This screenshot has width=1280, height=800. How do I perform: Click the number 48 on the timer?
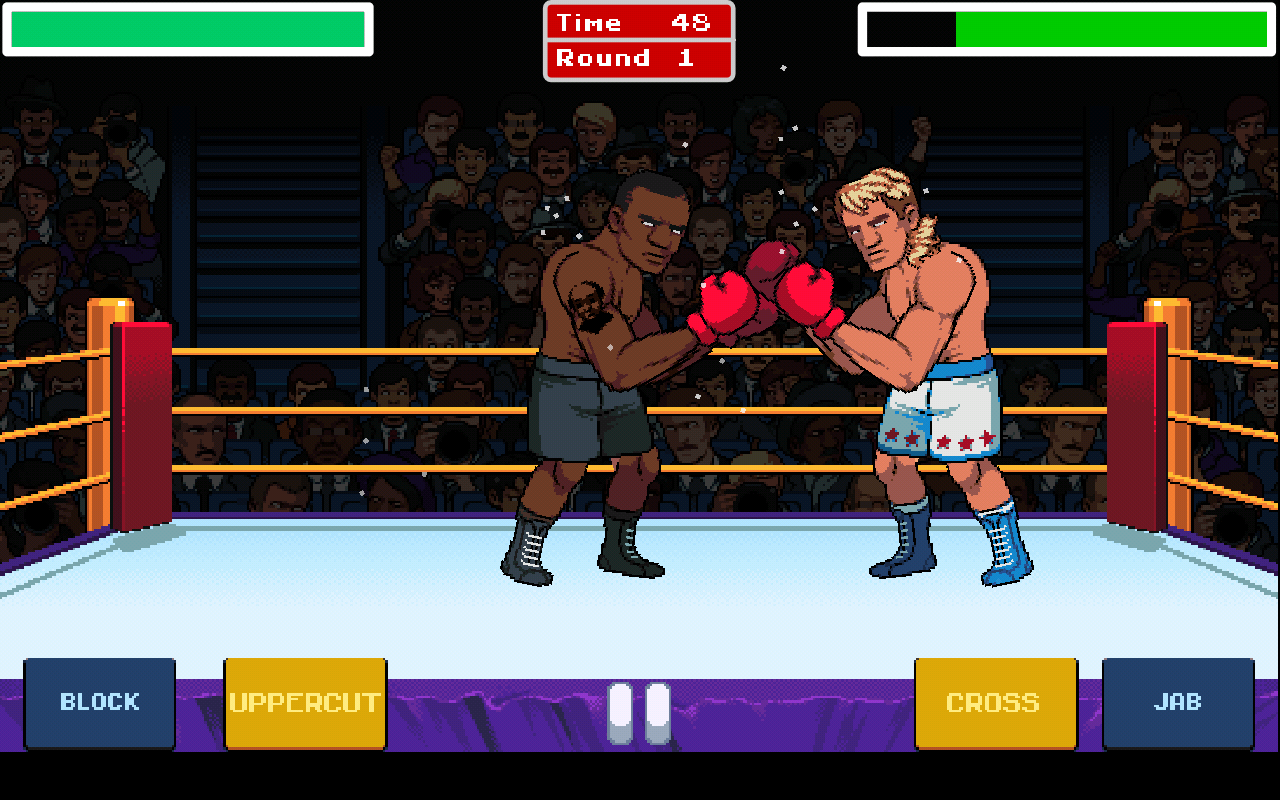tap(690, 22)
